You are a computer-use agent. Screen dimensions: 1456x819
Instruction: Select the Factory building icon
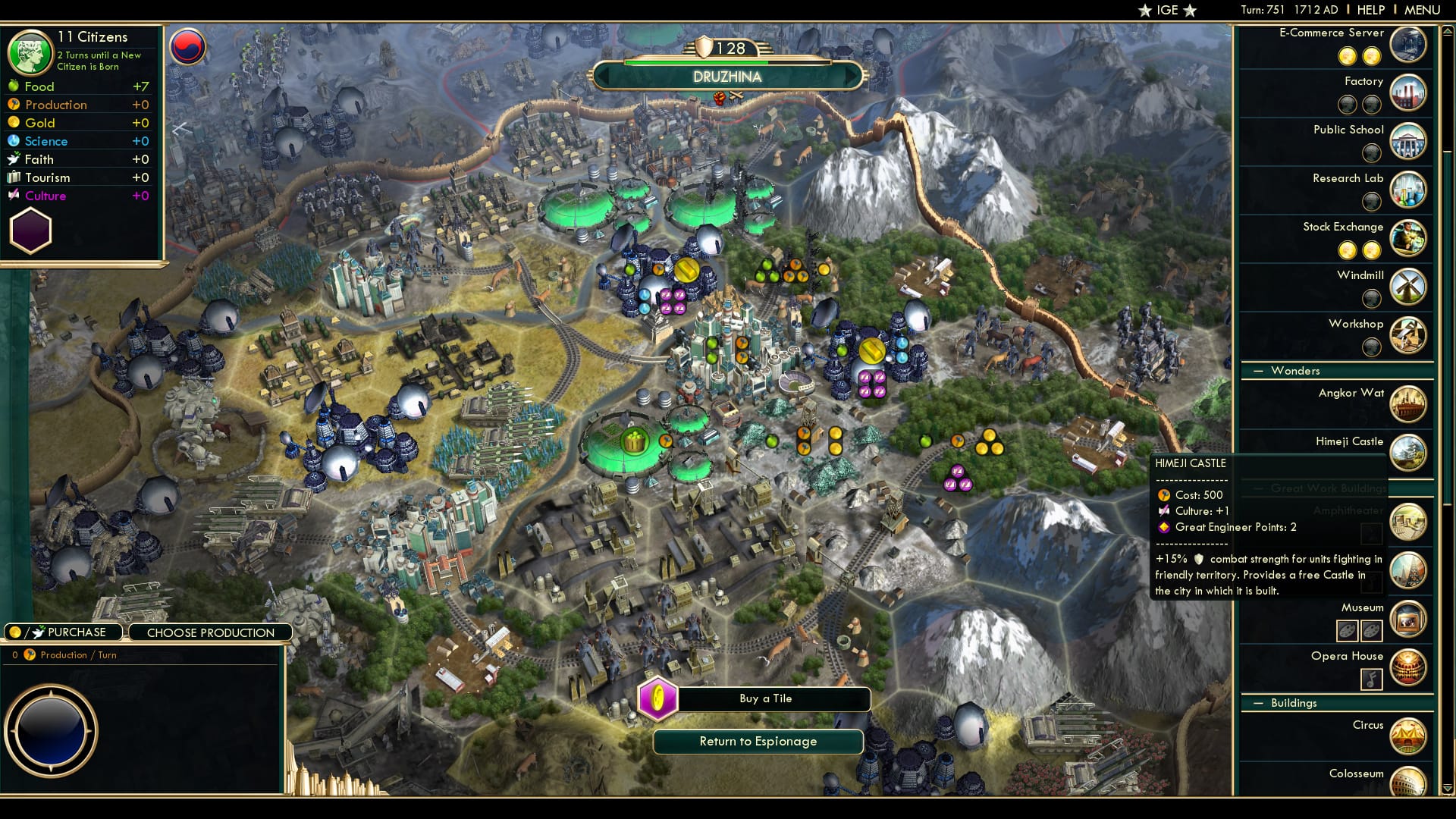[1408, 92]
